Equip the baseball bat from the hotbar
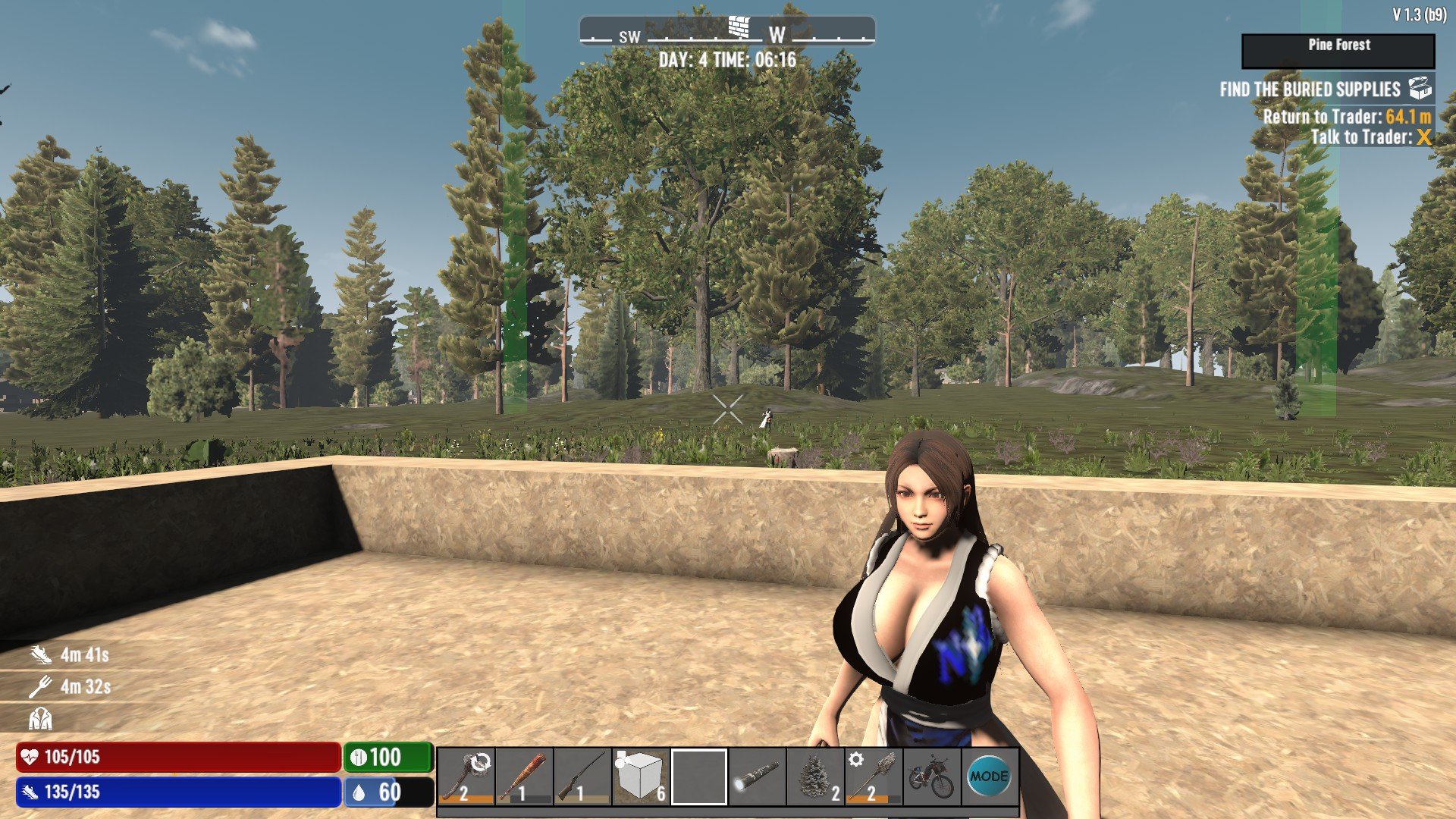 pyautogui.click(x=524, y=777)
